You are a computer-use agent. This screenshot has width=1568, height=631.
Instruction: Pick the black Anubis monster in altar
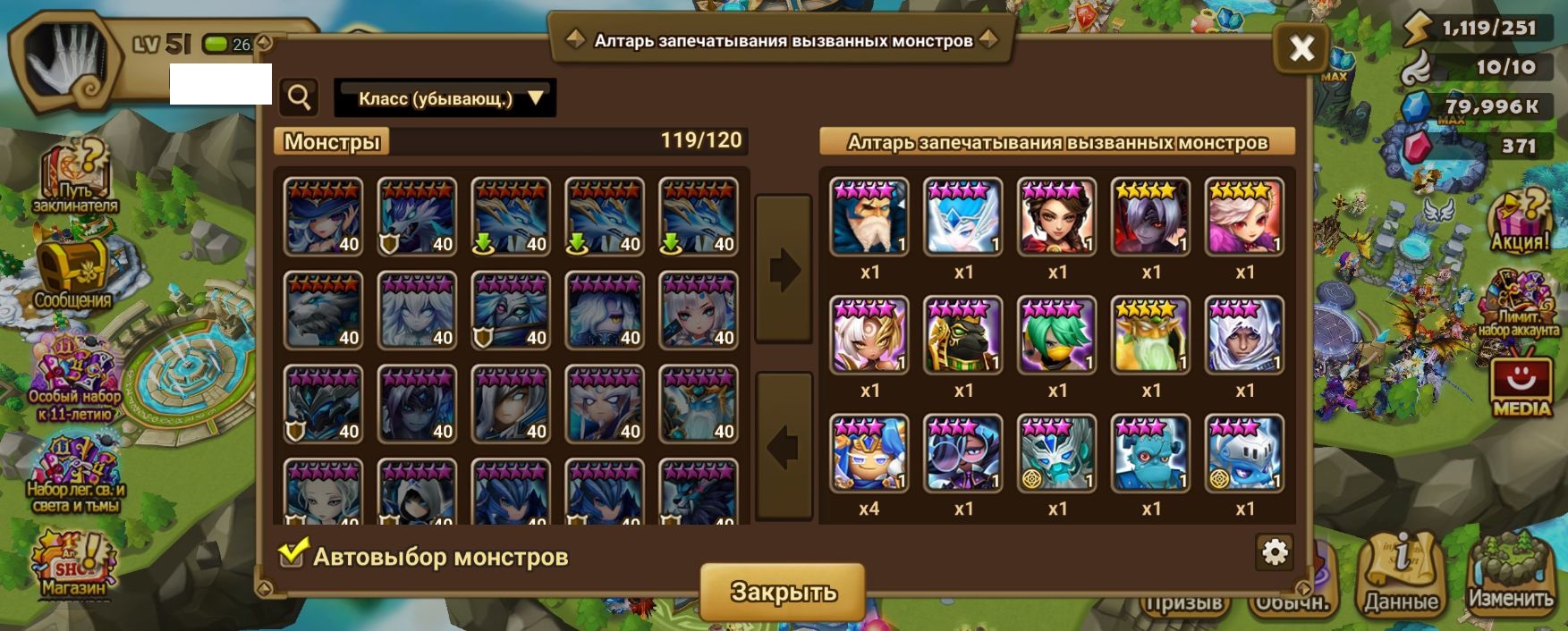click(x=963, y=335)
